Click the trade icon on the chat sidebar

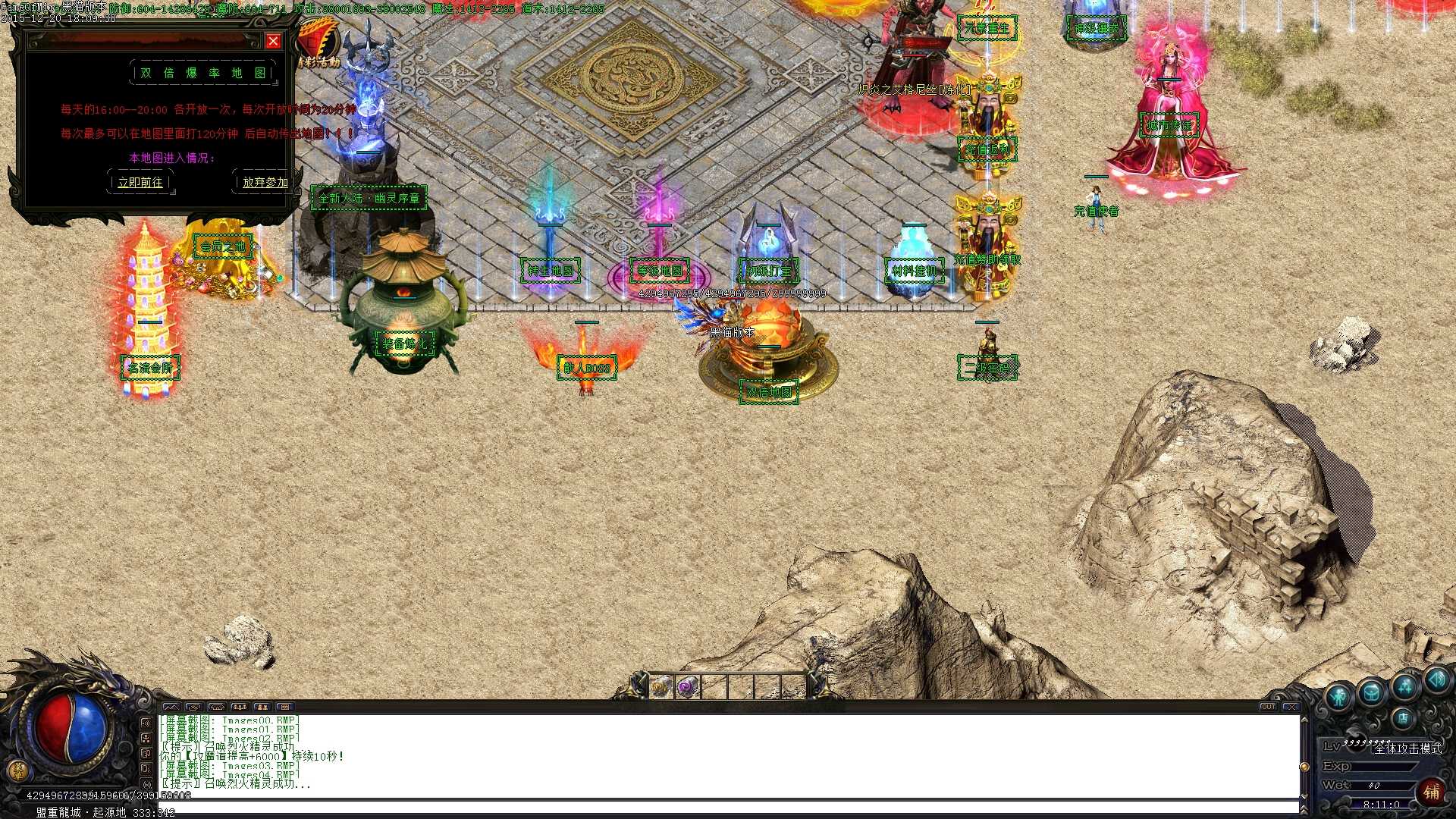[146, 755]
